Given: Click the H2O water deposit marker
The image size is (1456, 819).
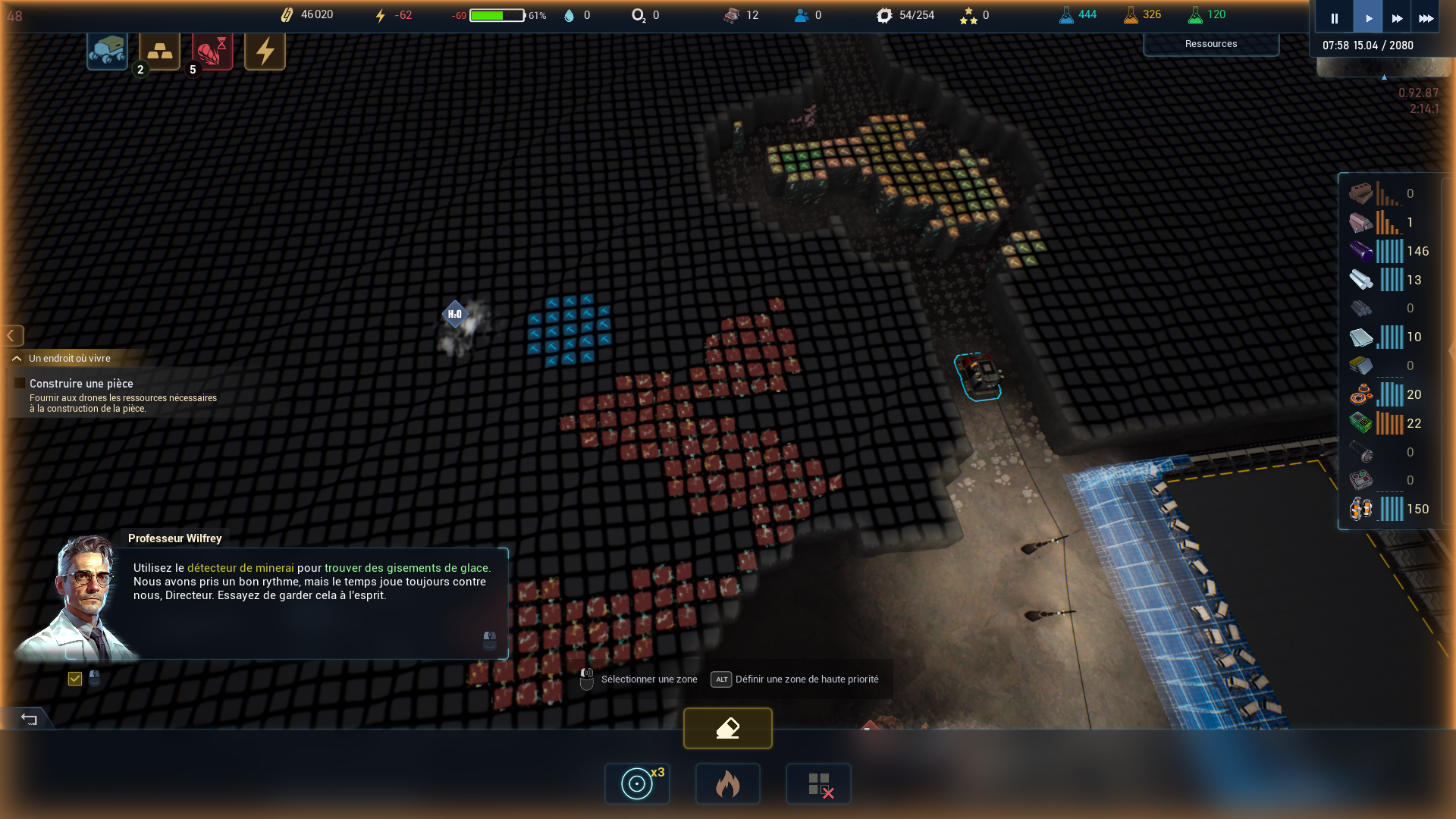Looking at the screenshot, I should pyautogui.click(x=455, y=314).
